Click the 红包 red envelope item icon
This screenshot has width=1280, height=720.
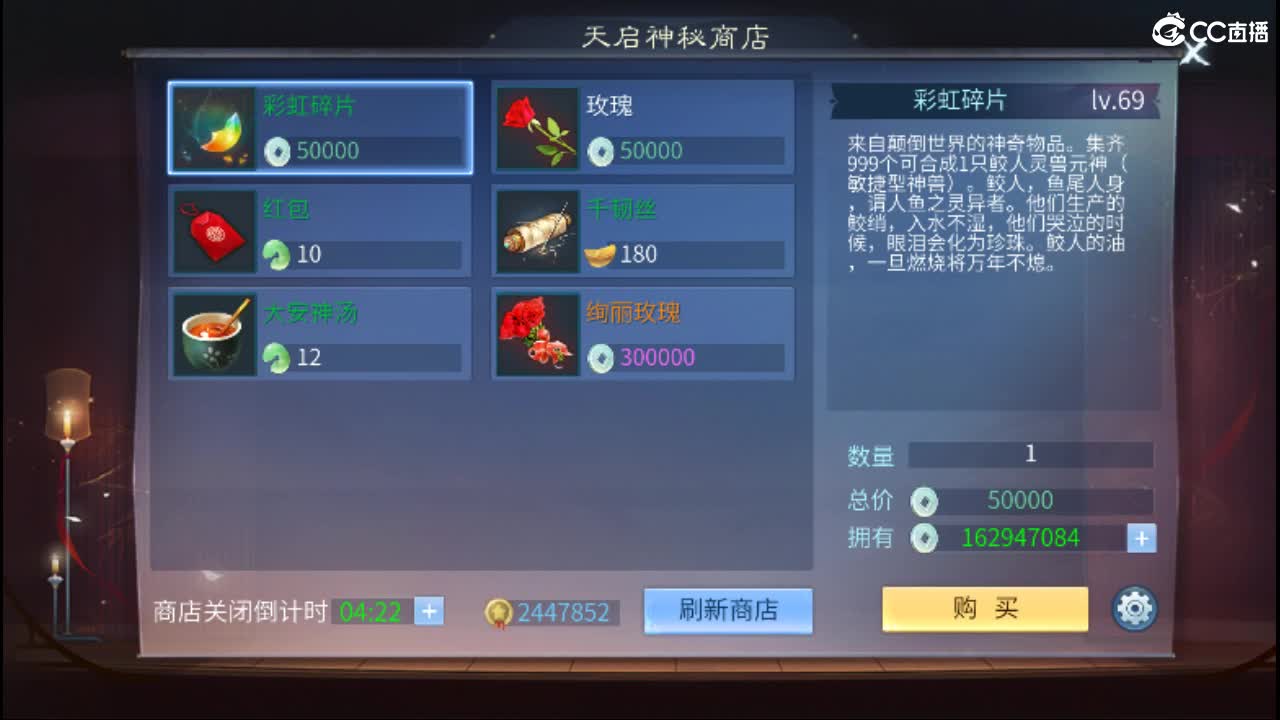(x=214, y=231)
